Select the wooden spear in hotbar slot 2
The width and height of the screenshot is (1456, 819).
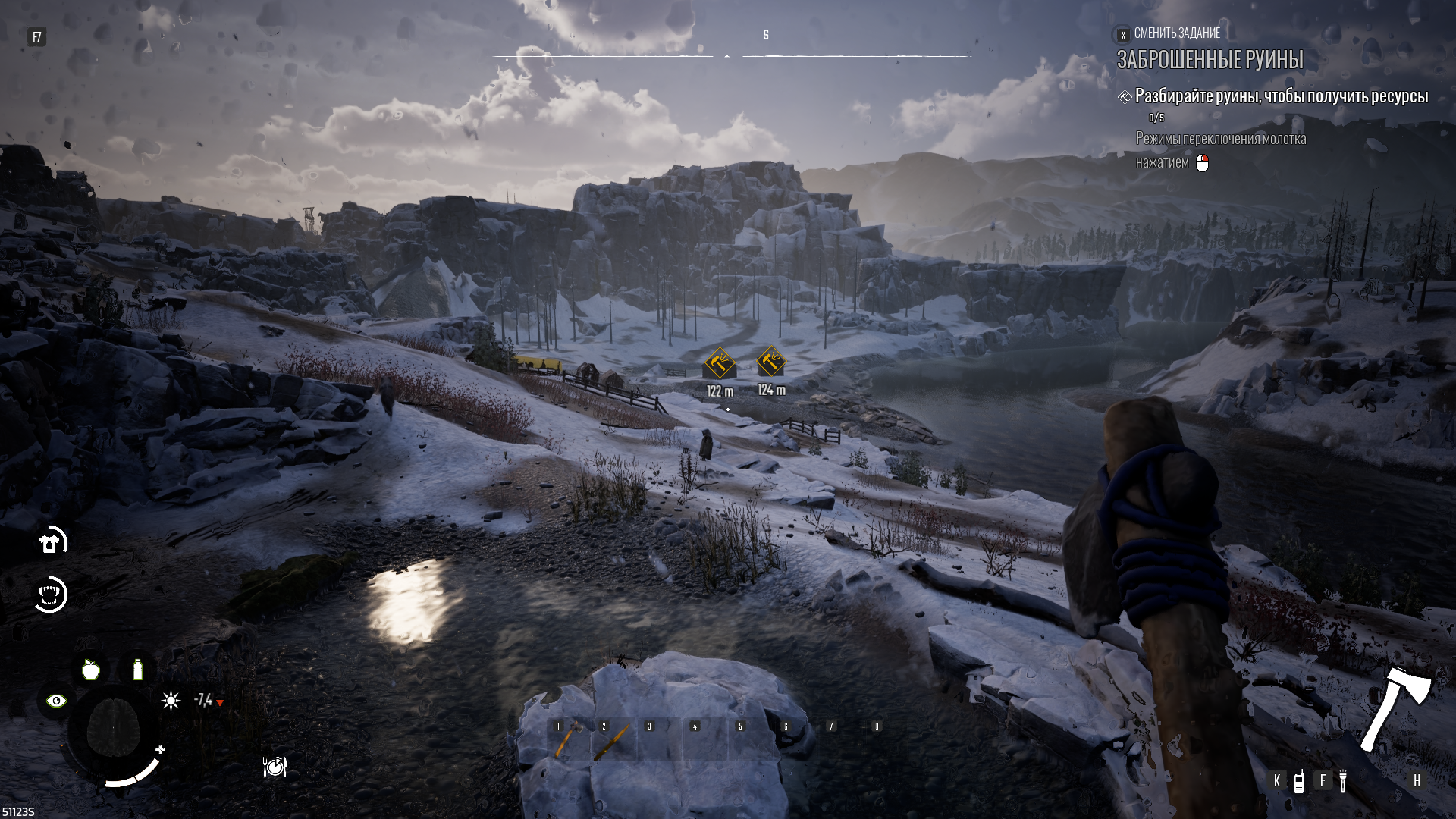pyautogui.click(x=613, y=739)
